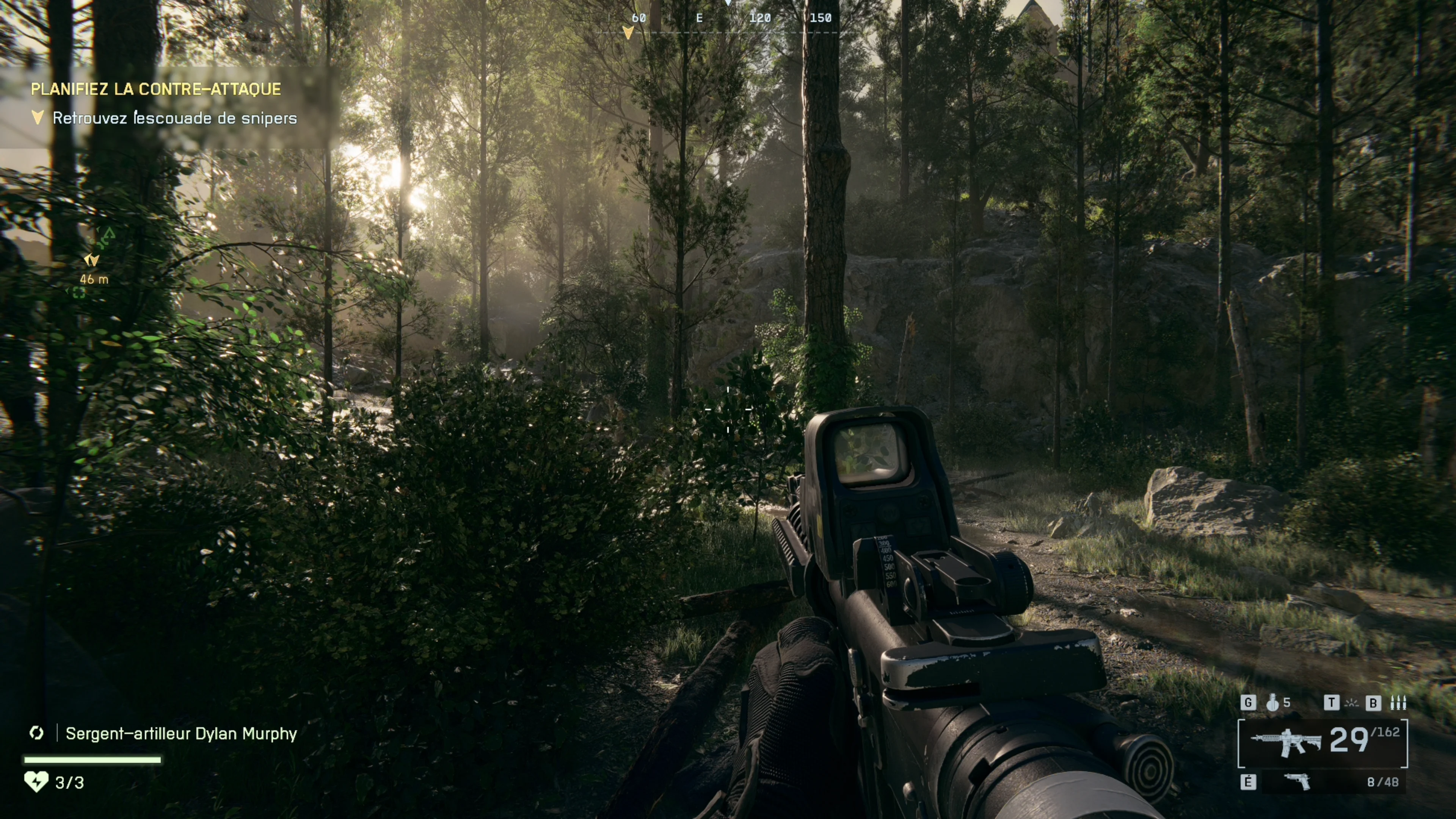Click the green squadmate arrow marker
The width and height of the screenshot is (1456, 819).
(x=108, y=233)
